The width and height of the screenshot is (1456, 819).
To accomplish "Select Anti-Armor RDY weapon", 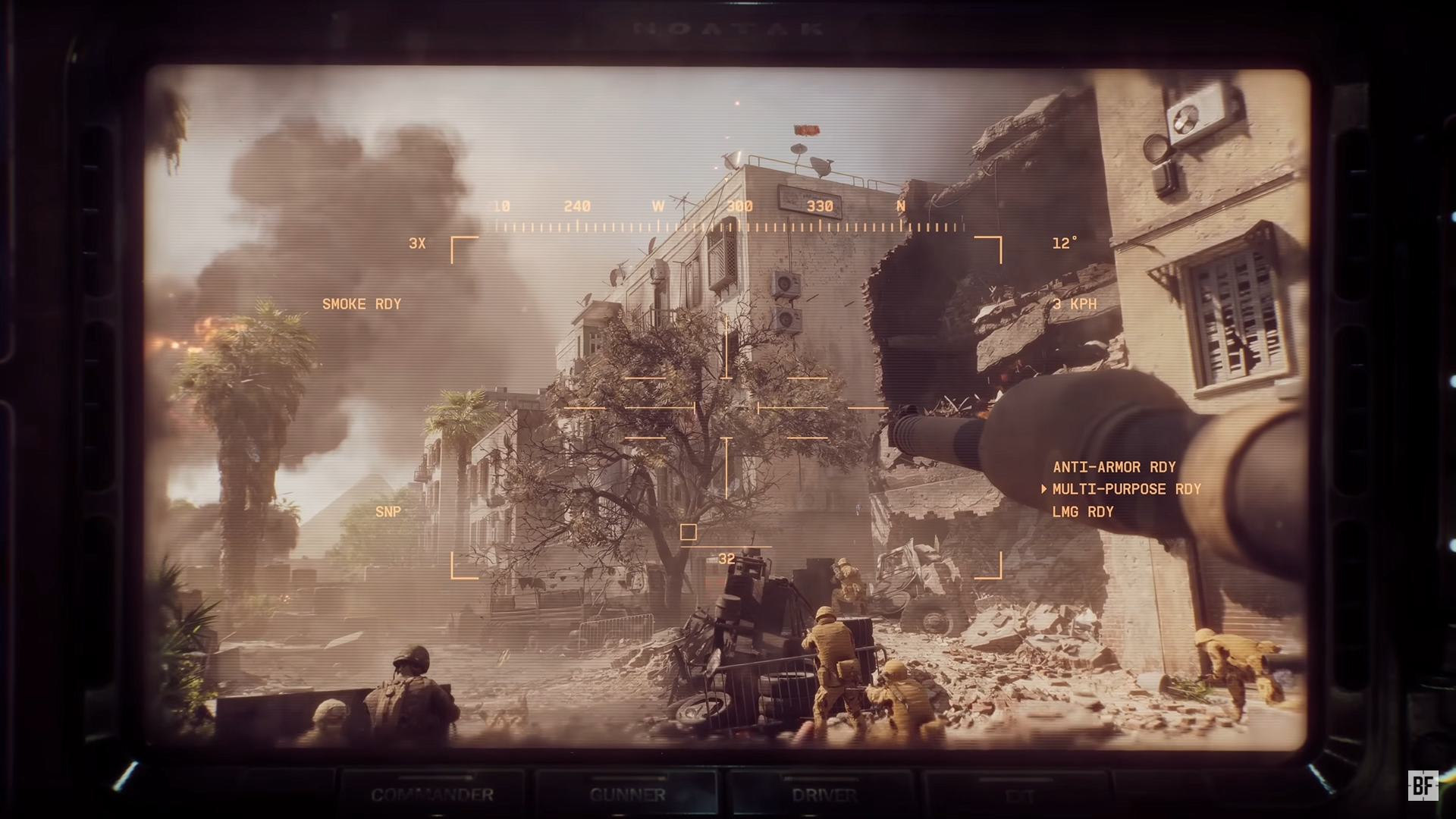I will click(1114, 467).
